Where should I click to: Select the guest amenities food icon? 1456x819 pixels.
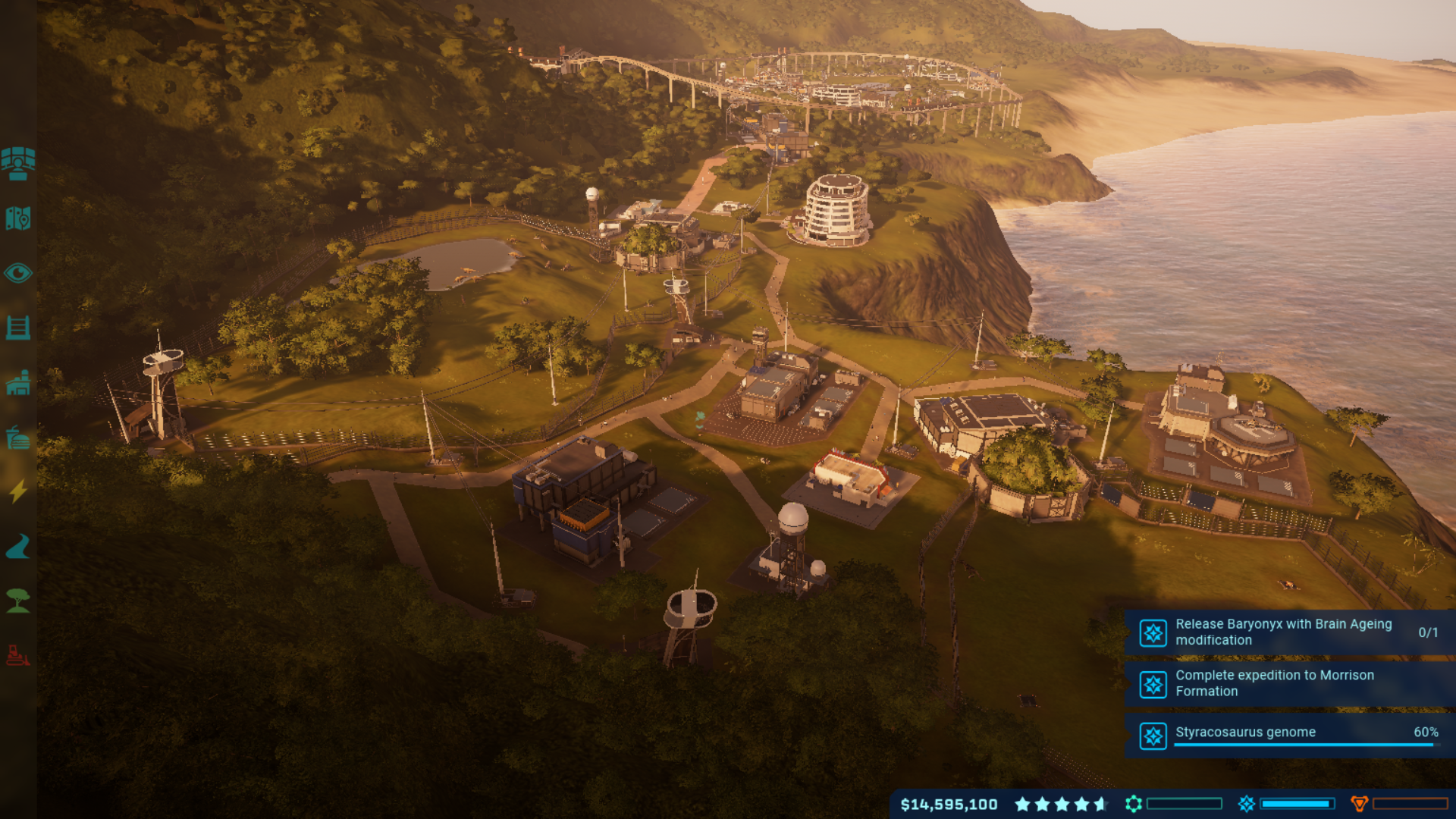19,438
